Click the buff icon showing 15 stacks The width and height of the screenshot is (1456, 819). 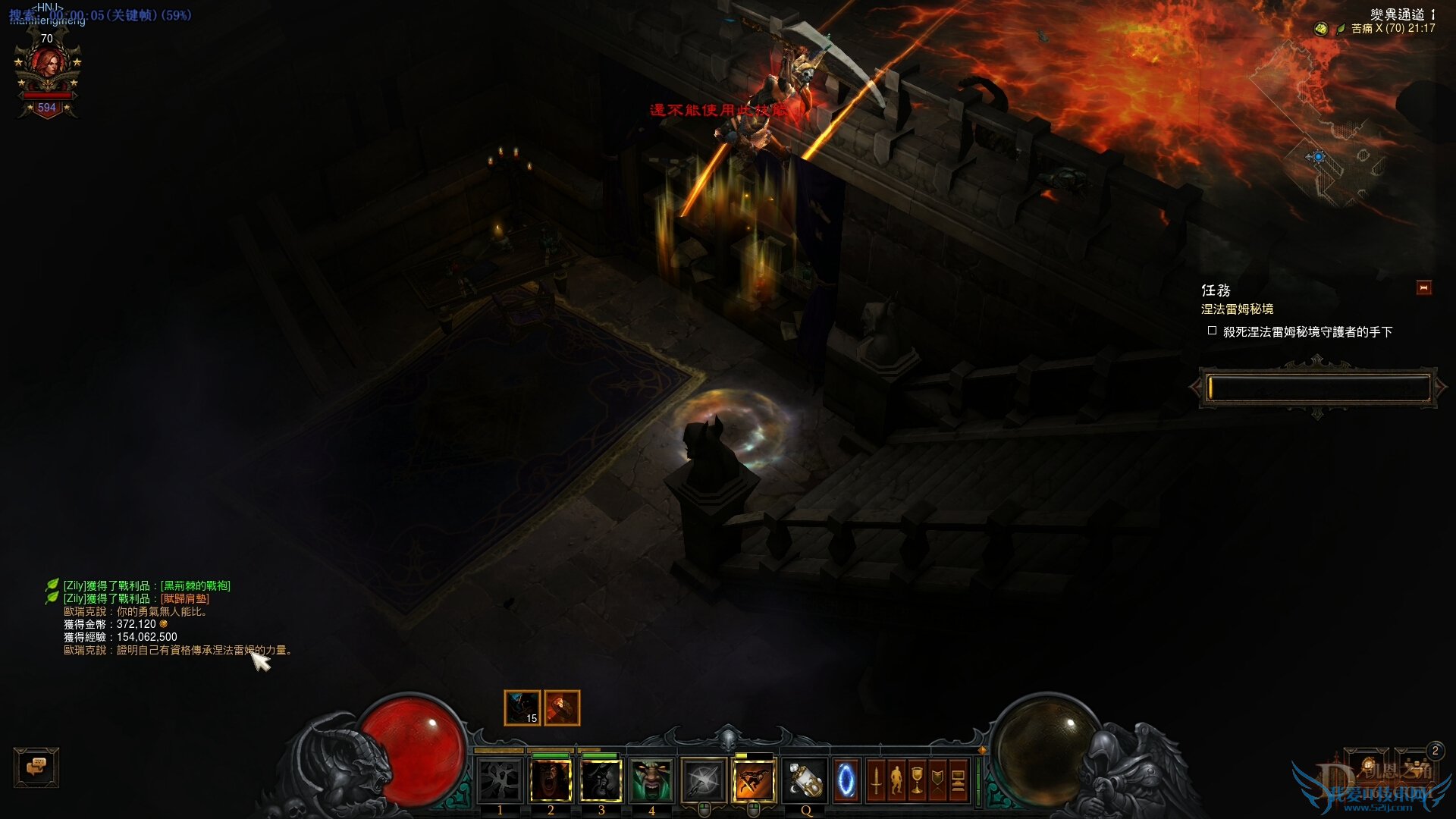(522, 708)
